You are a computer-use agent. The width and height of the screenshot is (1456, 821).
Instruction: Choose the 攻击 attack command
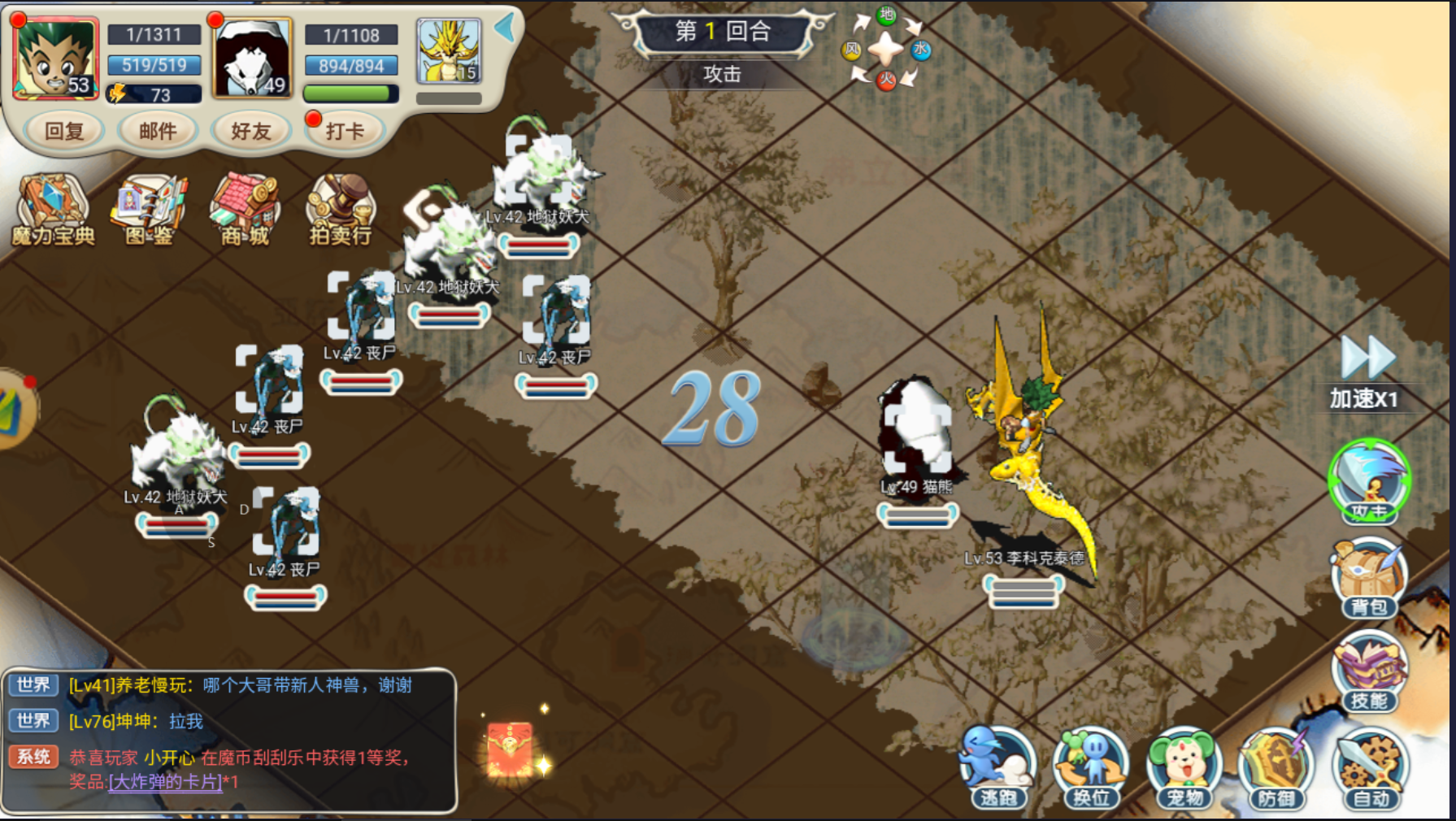(1369, 480)
